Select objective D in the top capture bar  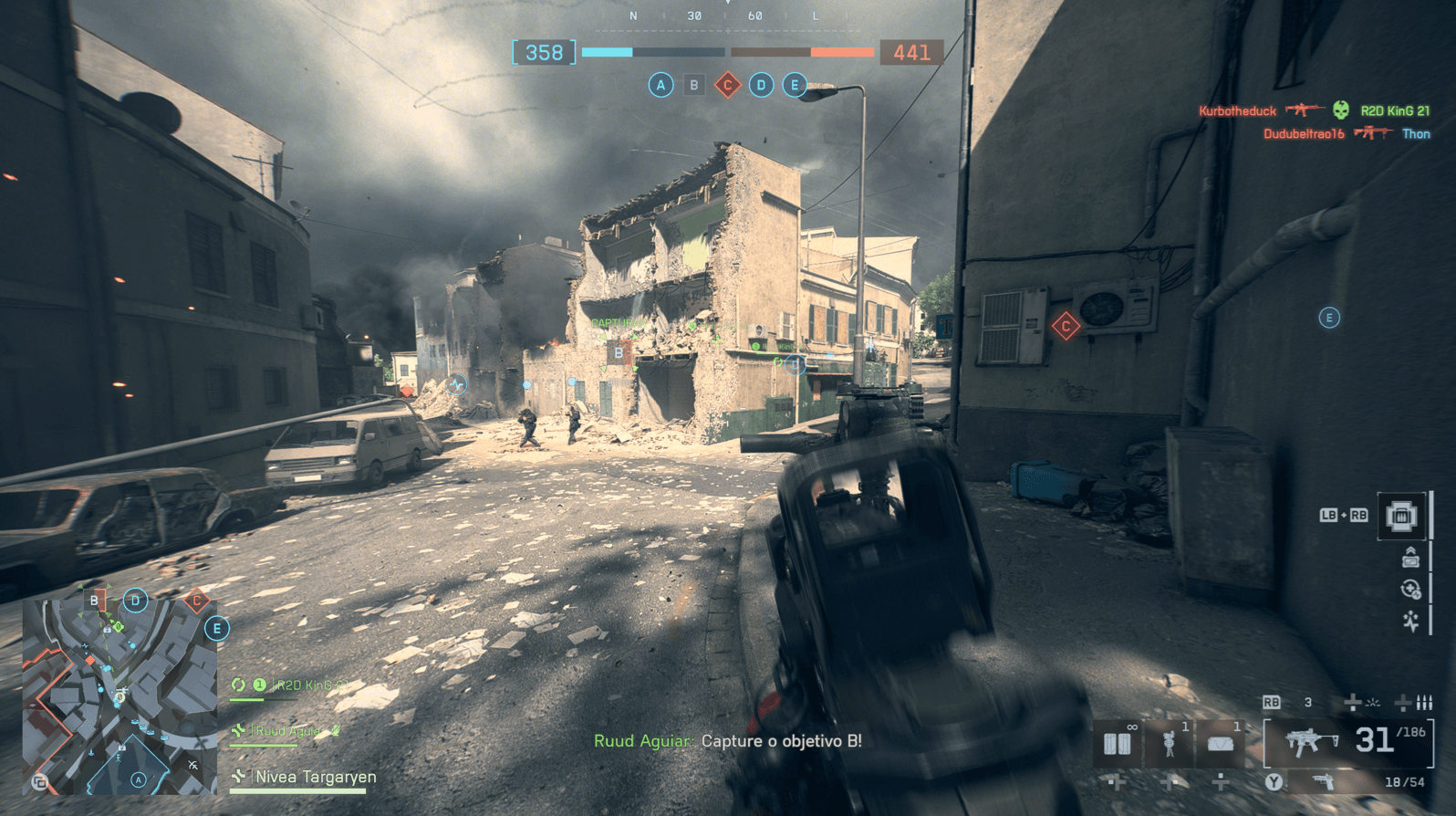pyautogui.click(x=761, y=86)
